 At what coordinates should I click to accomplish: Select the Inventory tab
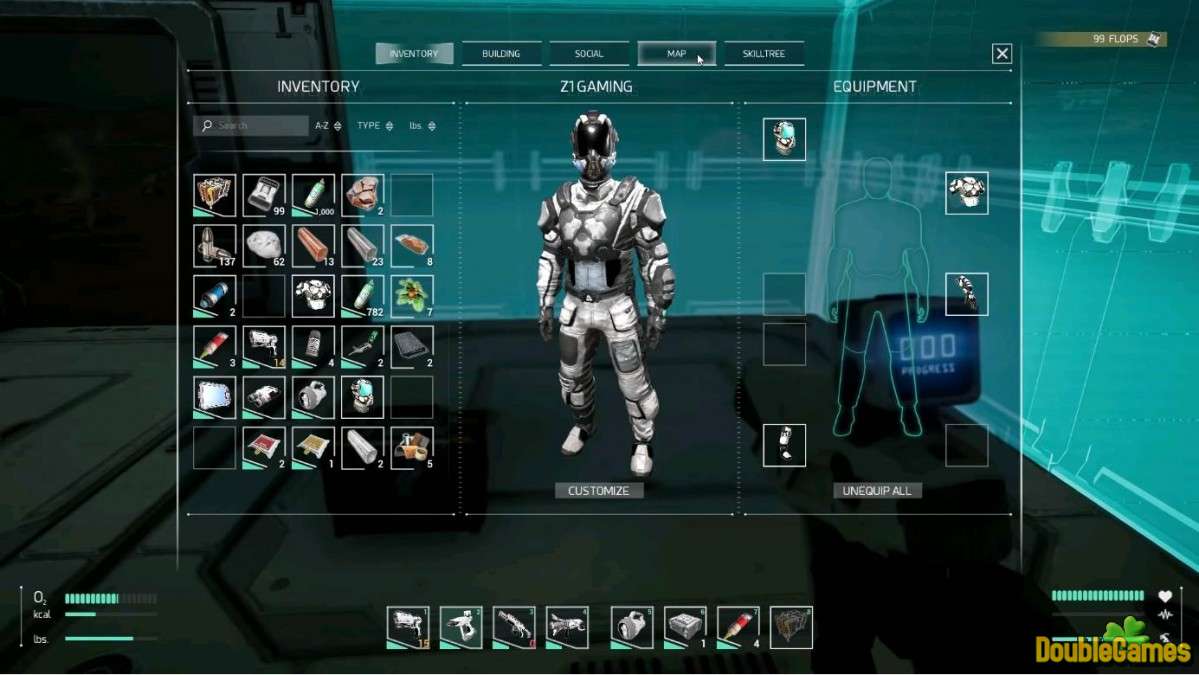pos(414,54)
